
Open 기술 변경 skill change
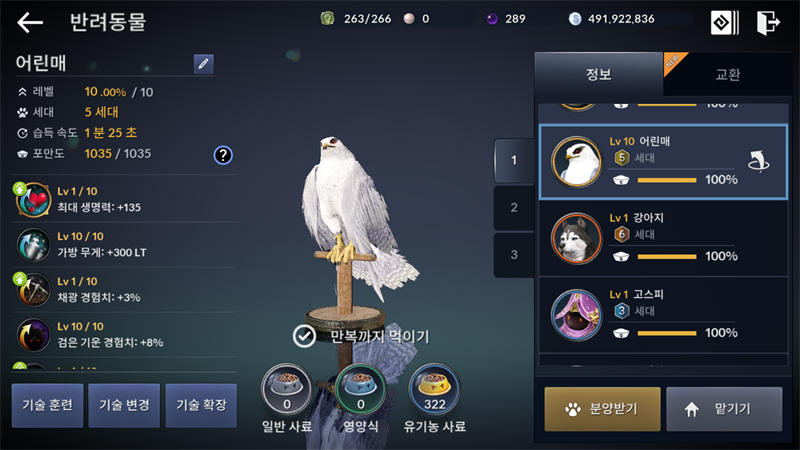pyautogui.click(x=124, y=405)
